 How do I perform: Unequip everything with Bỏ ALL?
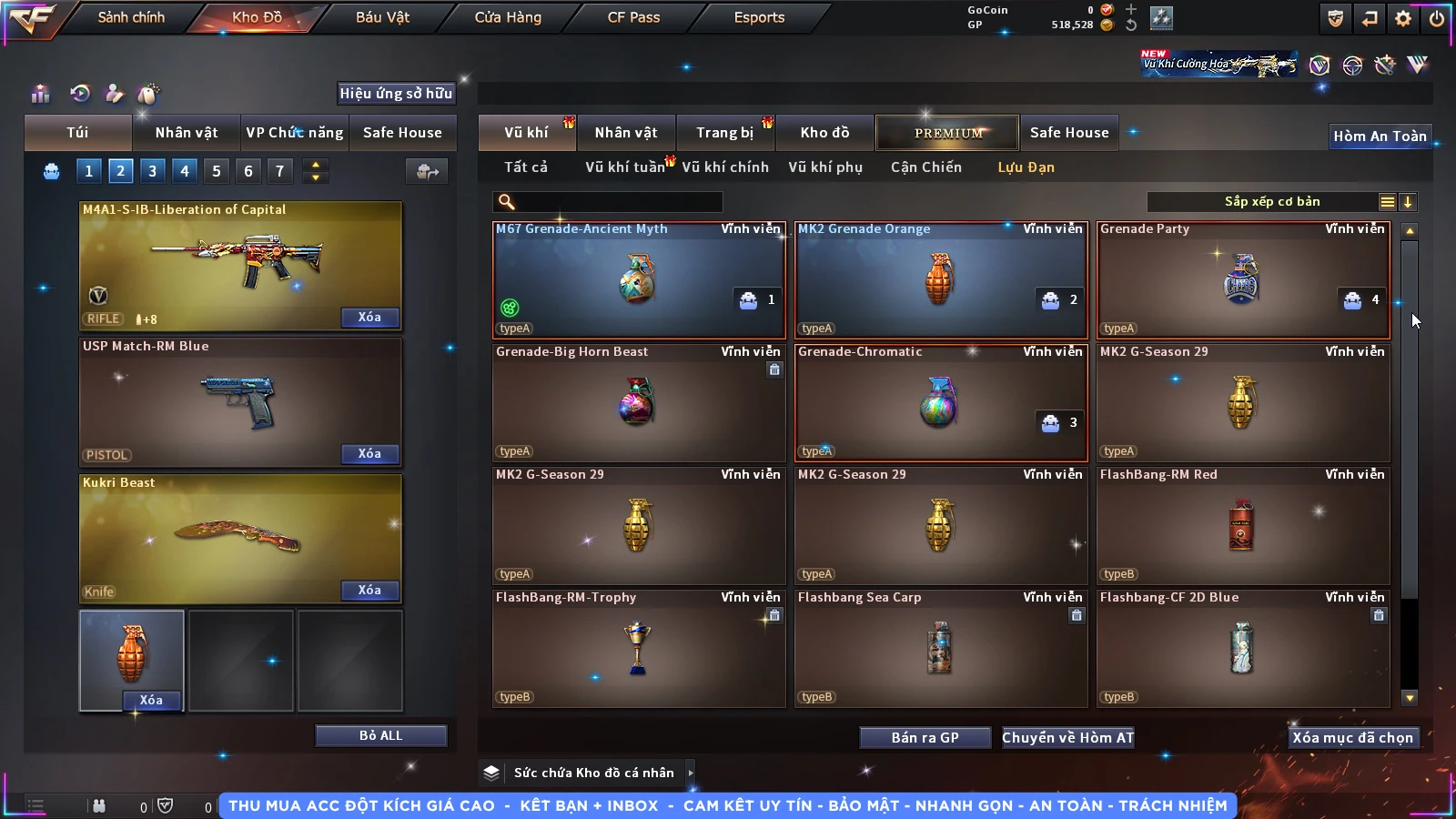pyautogui.click(x=380, y=735)
